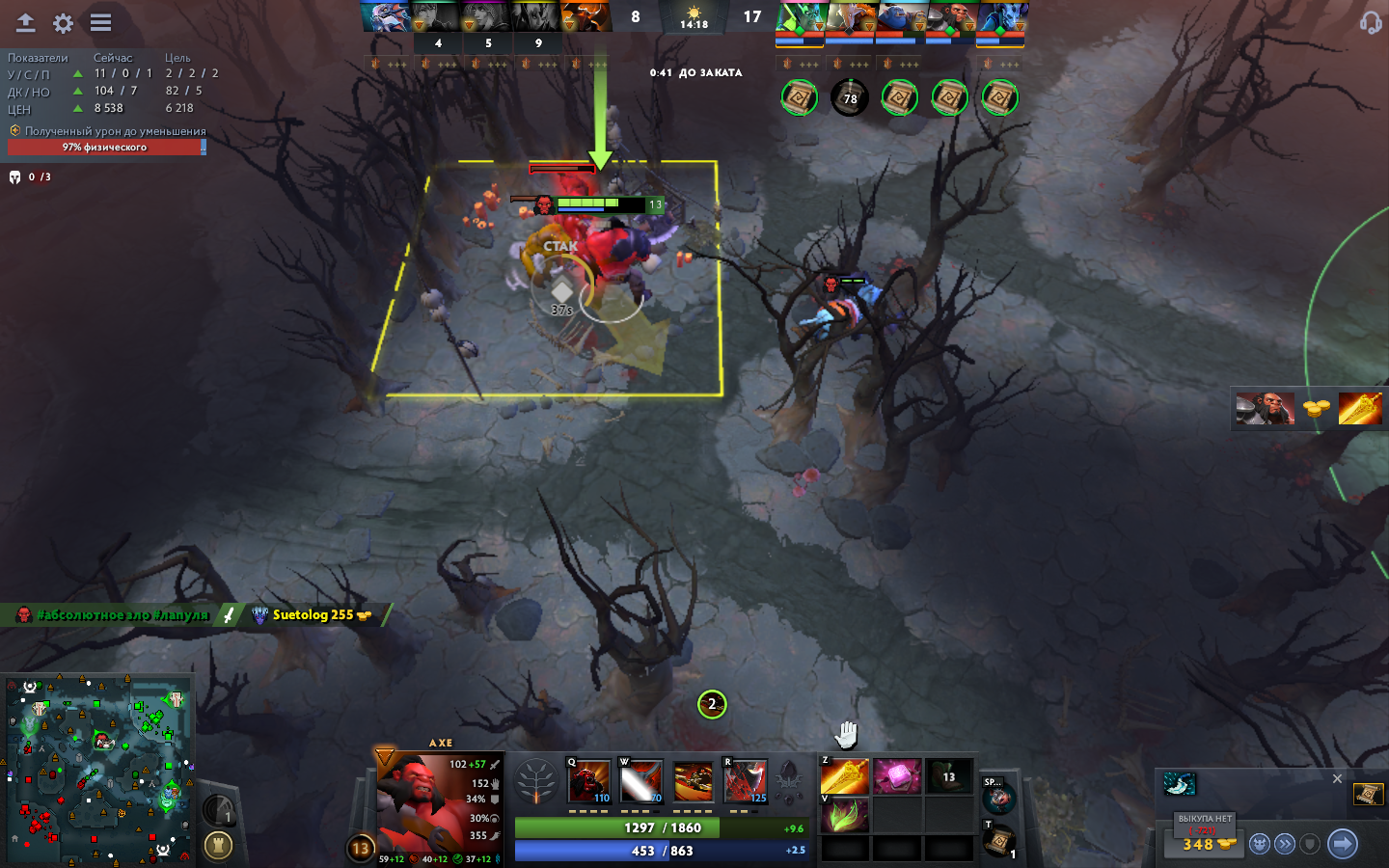Activate Culling Blade ultimate (R)
Screen dimensions: 1389x868
pyautogui.click(x=745, y=781)
